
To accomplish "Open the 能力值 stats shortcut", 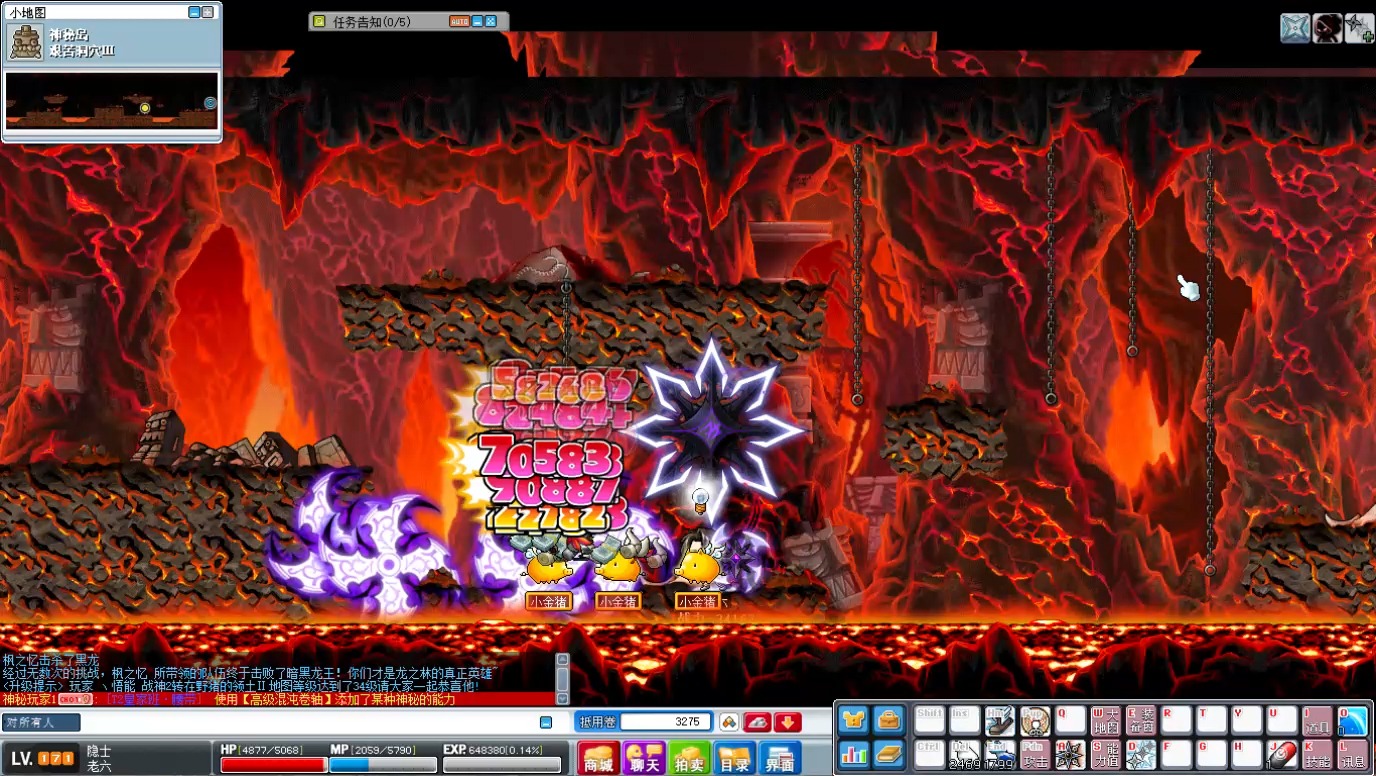I will pyautogui.click(x=1105, y=754).
